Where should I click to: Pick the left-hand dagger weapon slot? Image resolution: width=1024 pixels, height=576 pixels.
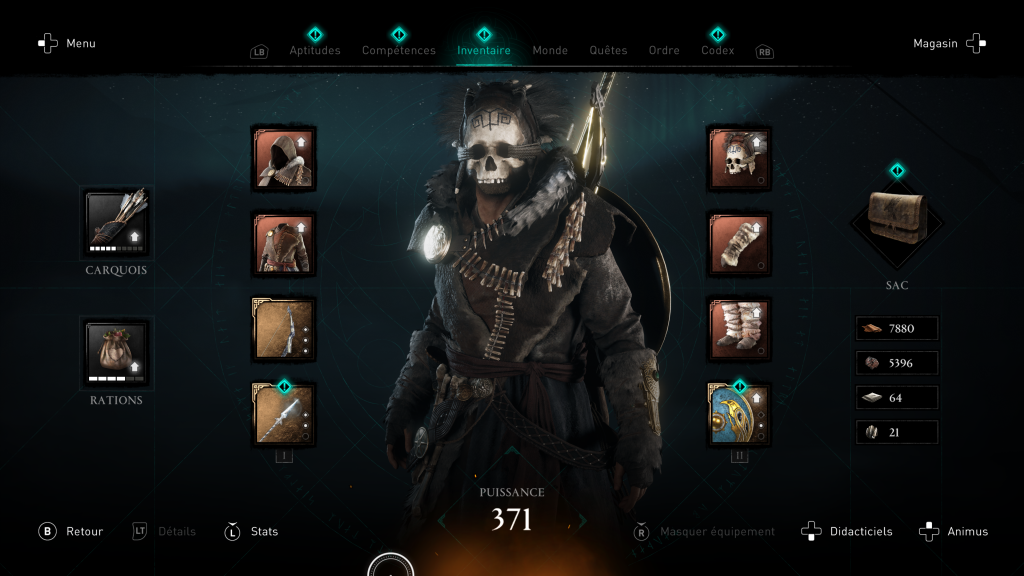pyautogui.click(x=284, y=413)
